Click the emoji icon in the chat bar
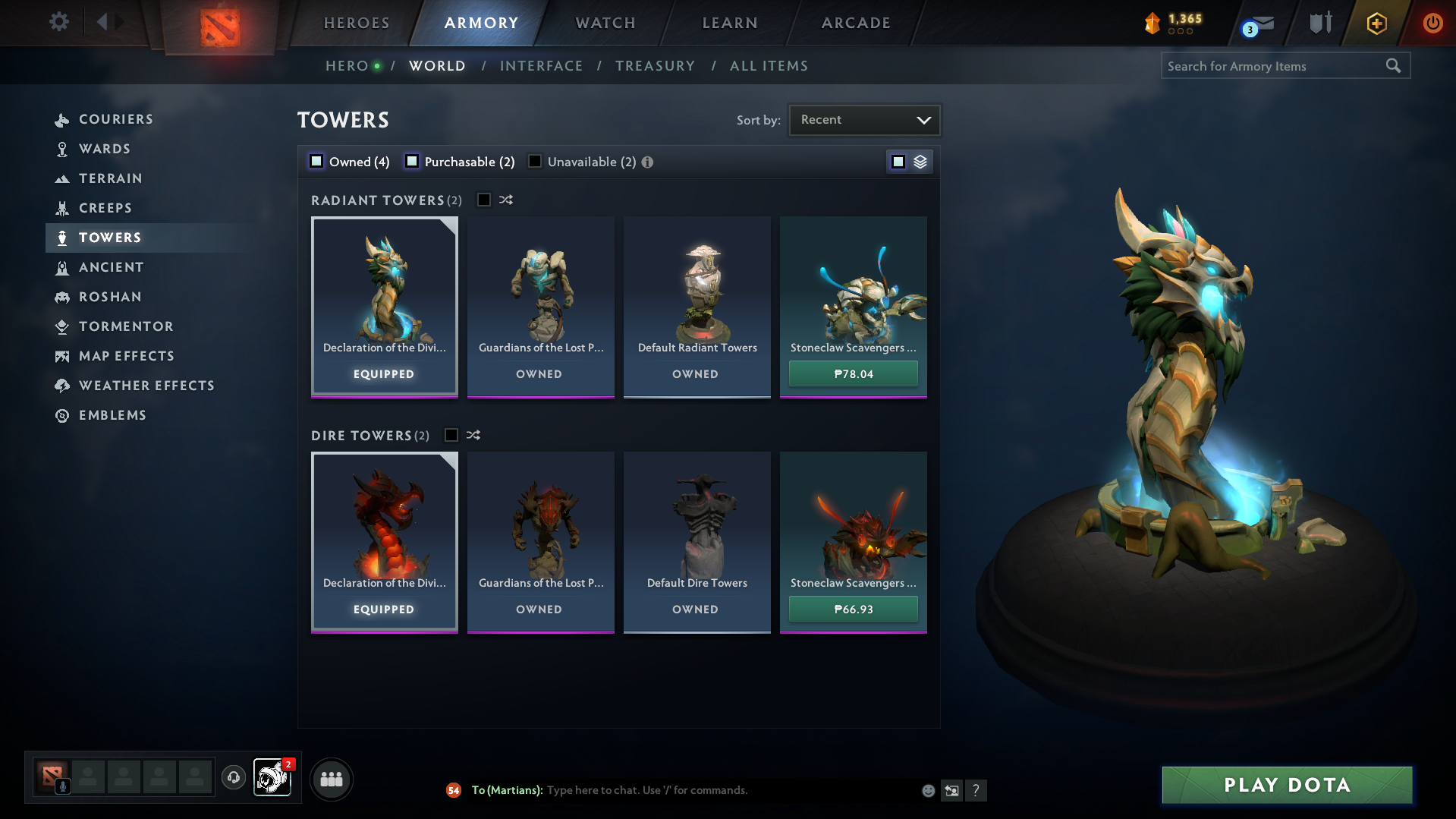This screenshot has height=819, width=1456. [927, 790]
